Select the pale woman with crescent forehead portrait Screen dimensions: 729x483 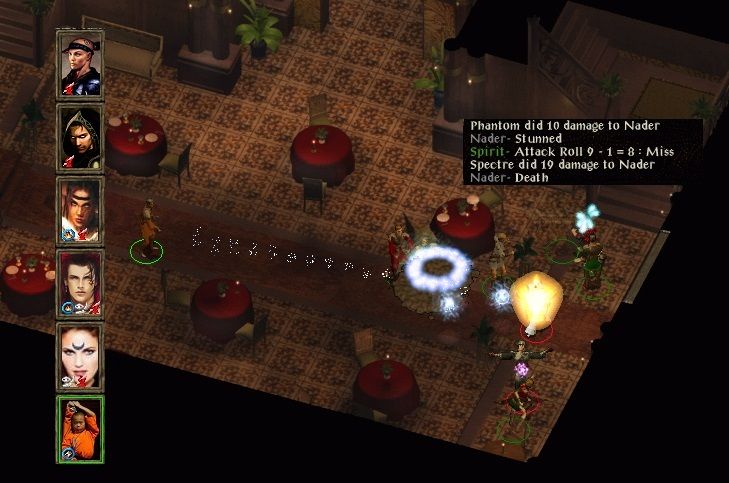click(x=80, y=356)
